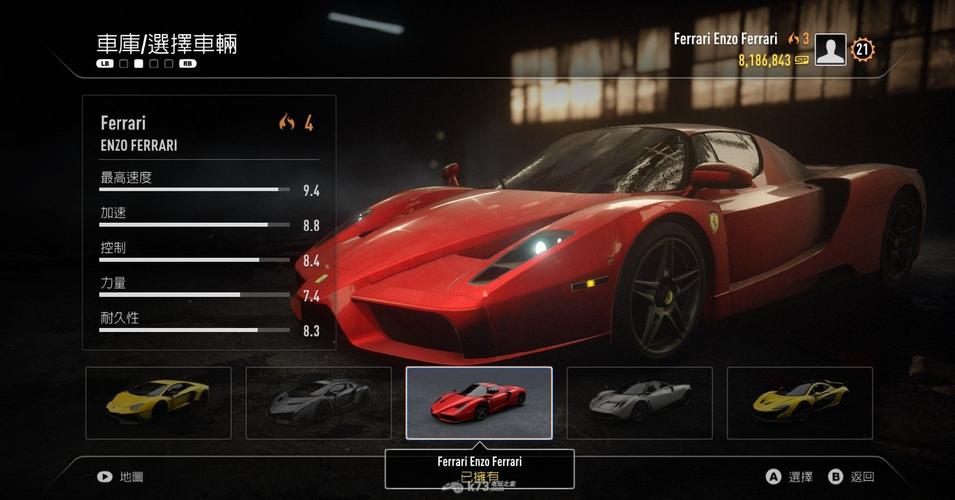Select the red Ferrari Enzo thumbnail
This screenshot has width=955, height=500.
(x=479, y=403)
